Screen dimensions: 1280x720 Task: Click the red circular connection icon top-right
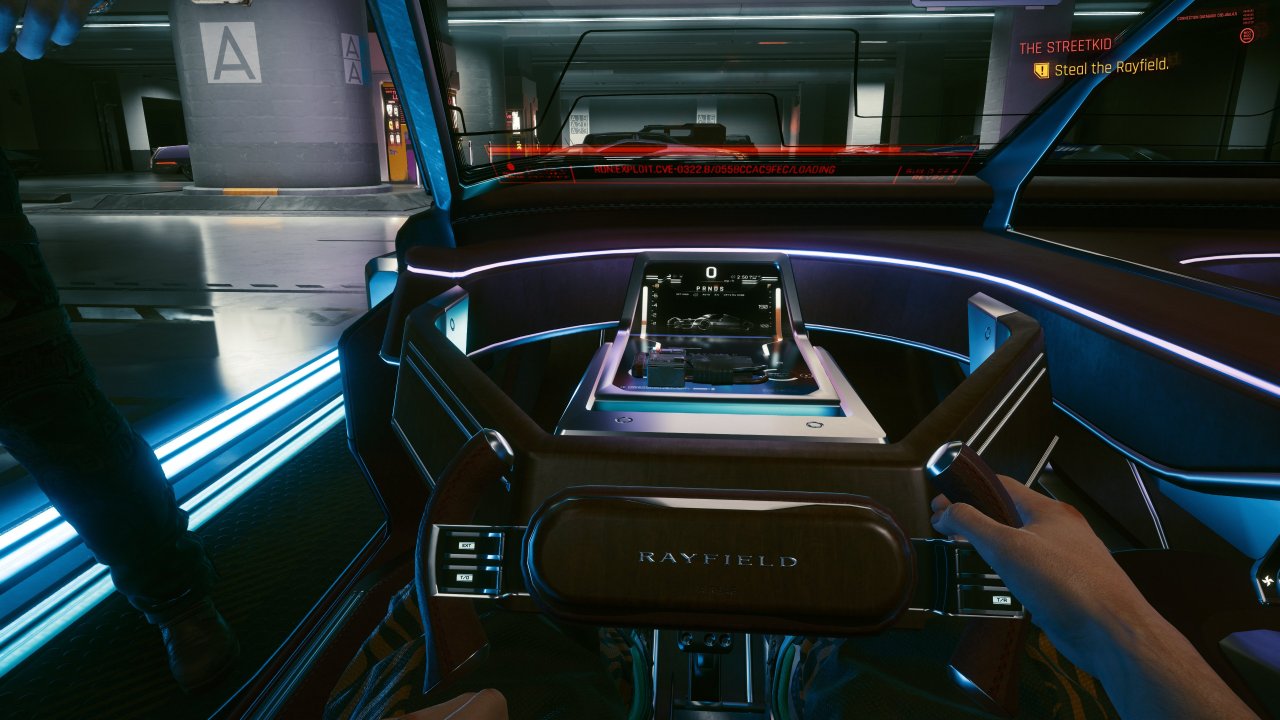(1246, 36)
